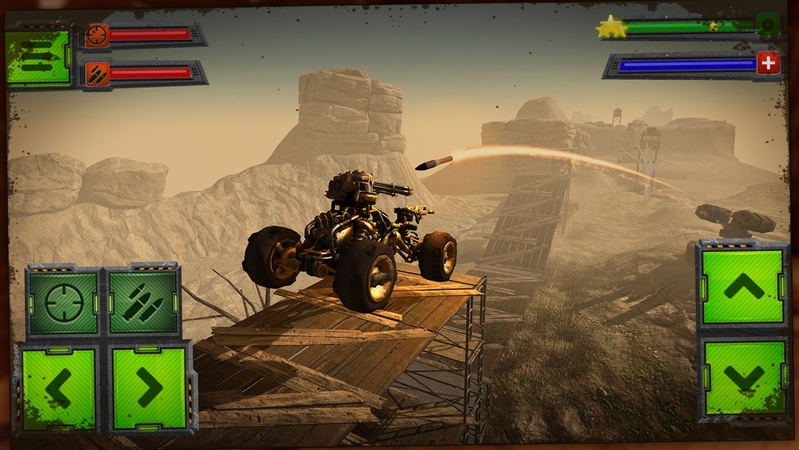Screen dimensions: 799x450
Task: Click the red plus health button
Action: coord(767,63)
